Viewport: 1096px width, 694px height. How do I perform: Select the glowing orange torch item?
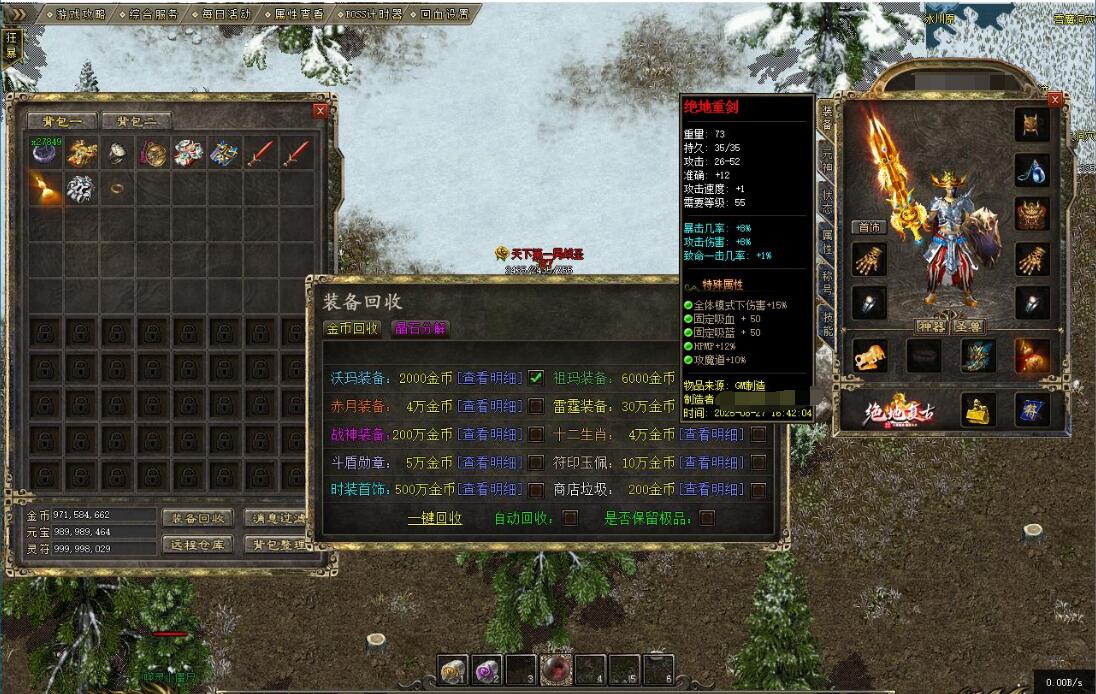point(45,188)
